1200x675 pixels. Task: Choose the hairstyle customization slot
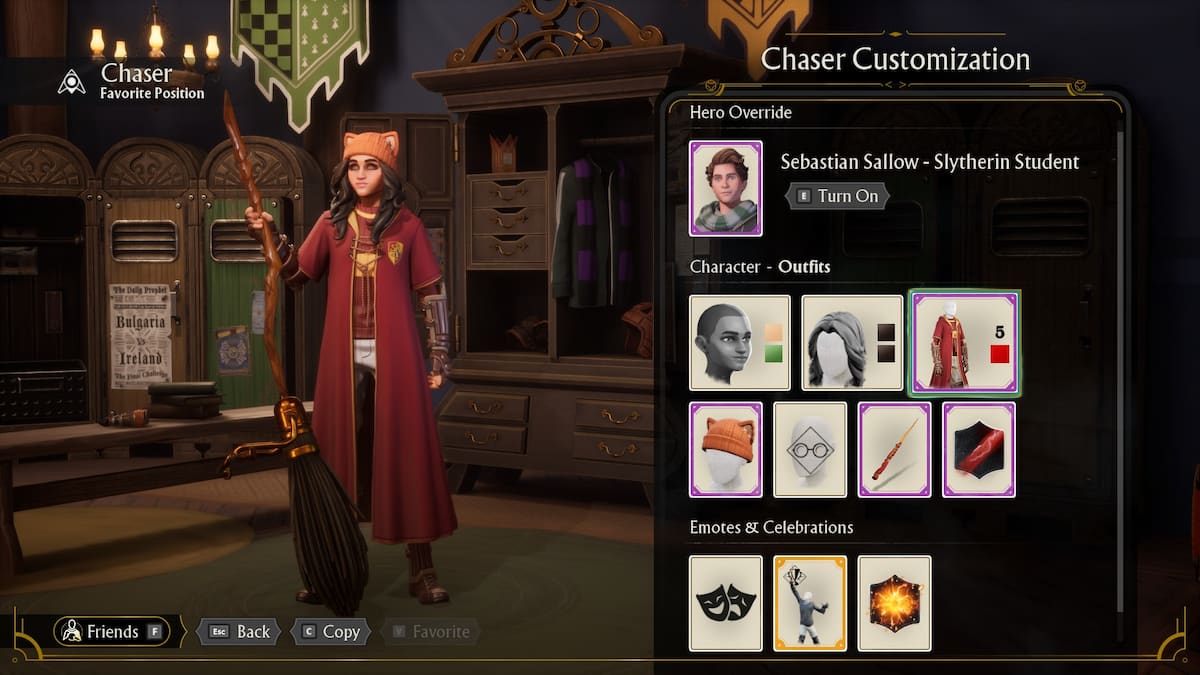click(853, 342)
